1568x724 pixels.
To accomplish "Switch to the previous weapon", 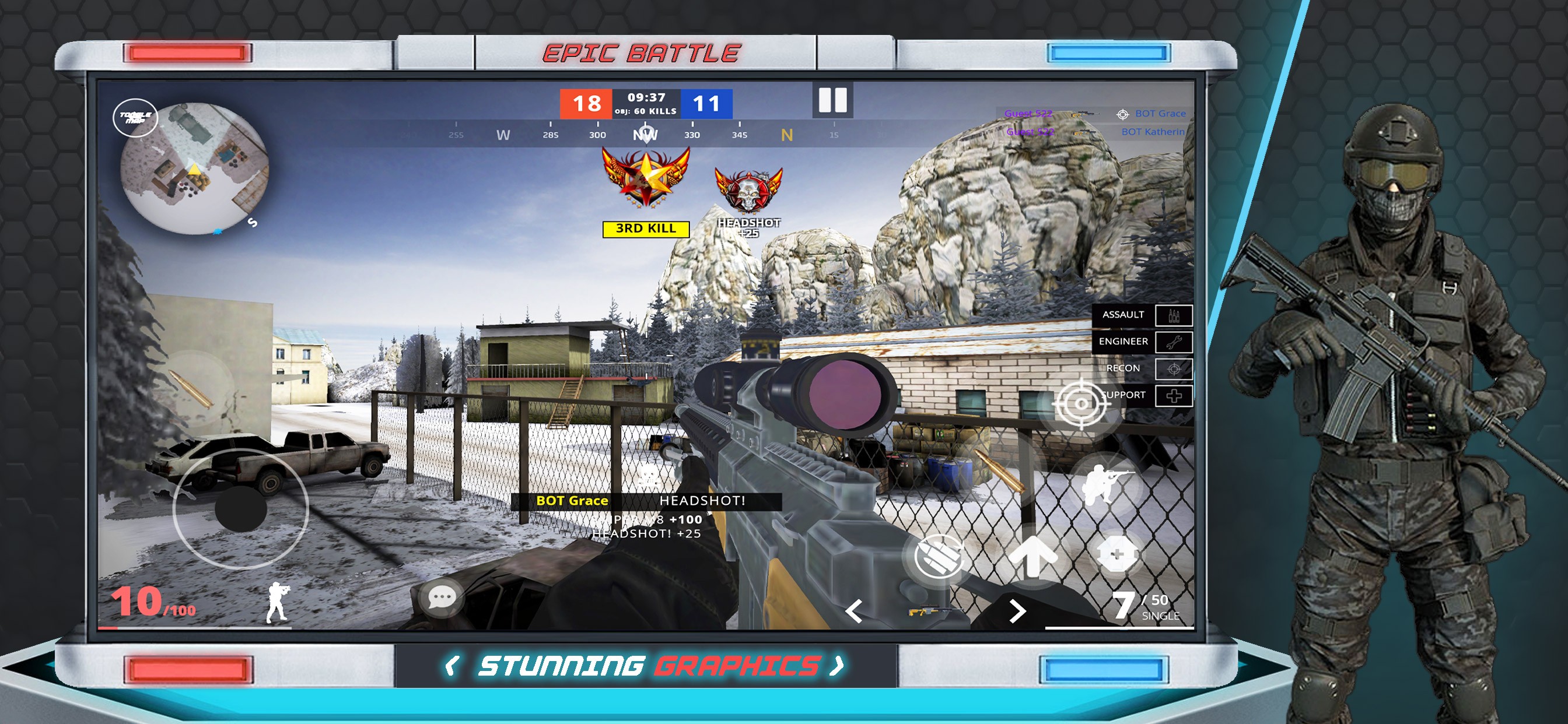I will coord(854,611).
